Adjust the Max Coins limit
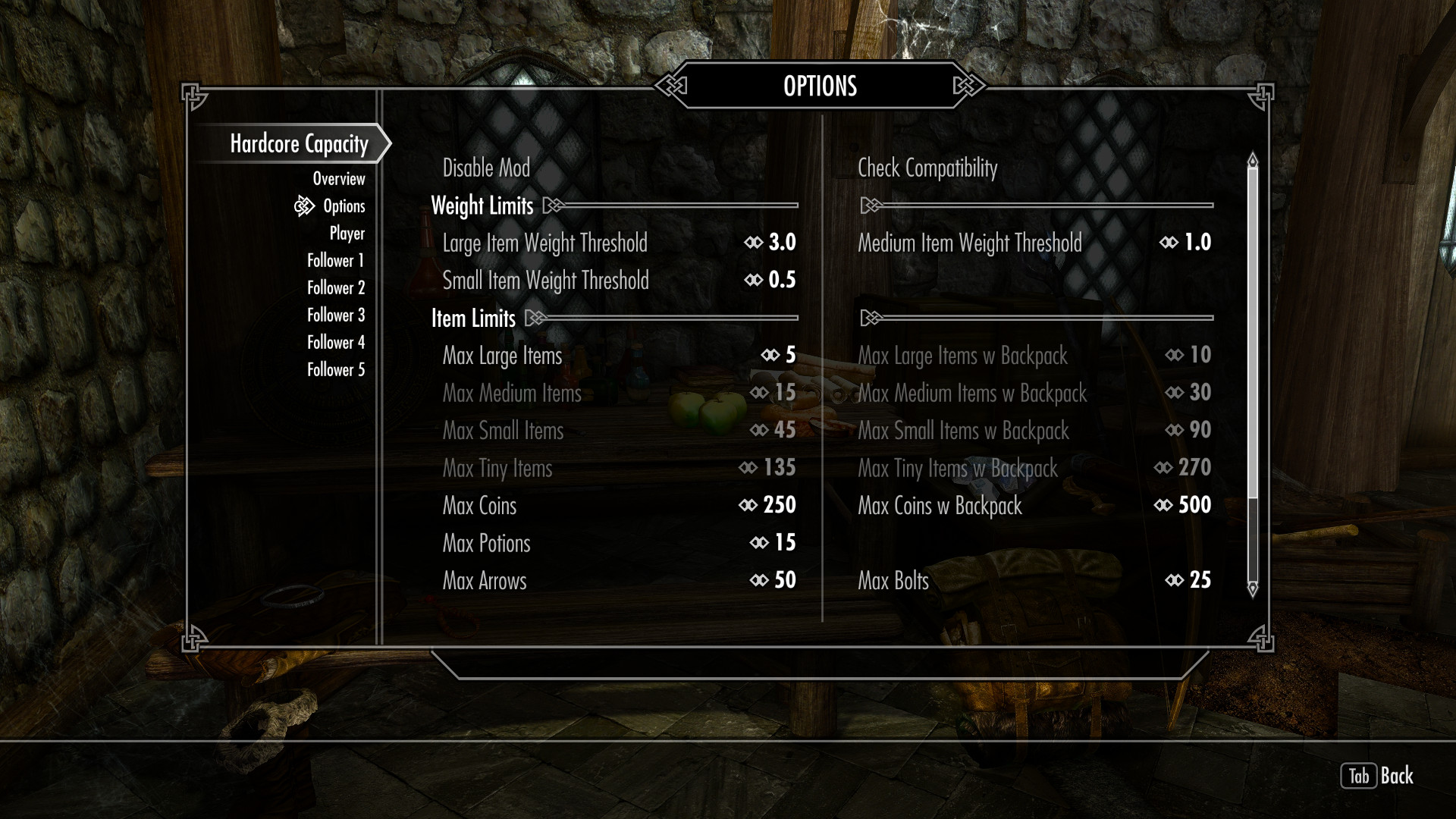Screen dimensions: 1456x819 (x=619, y=506)
